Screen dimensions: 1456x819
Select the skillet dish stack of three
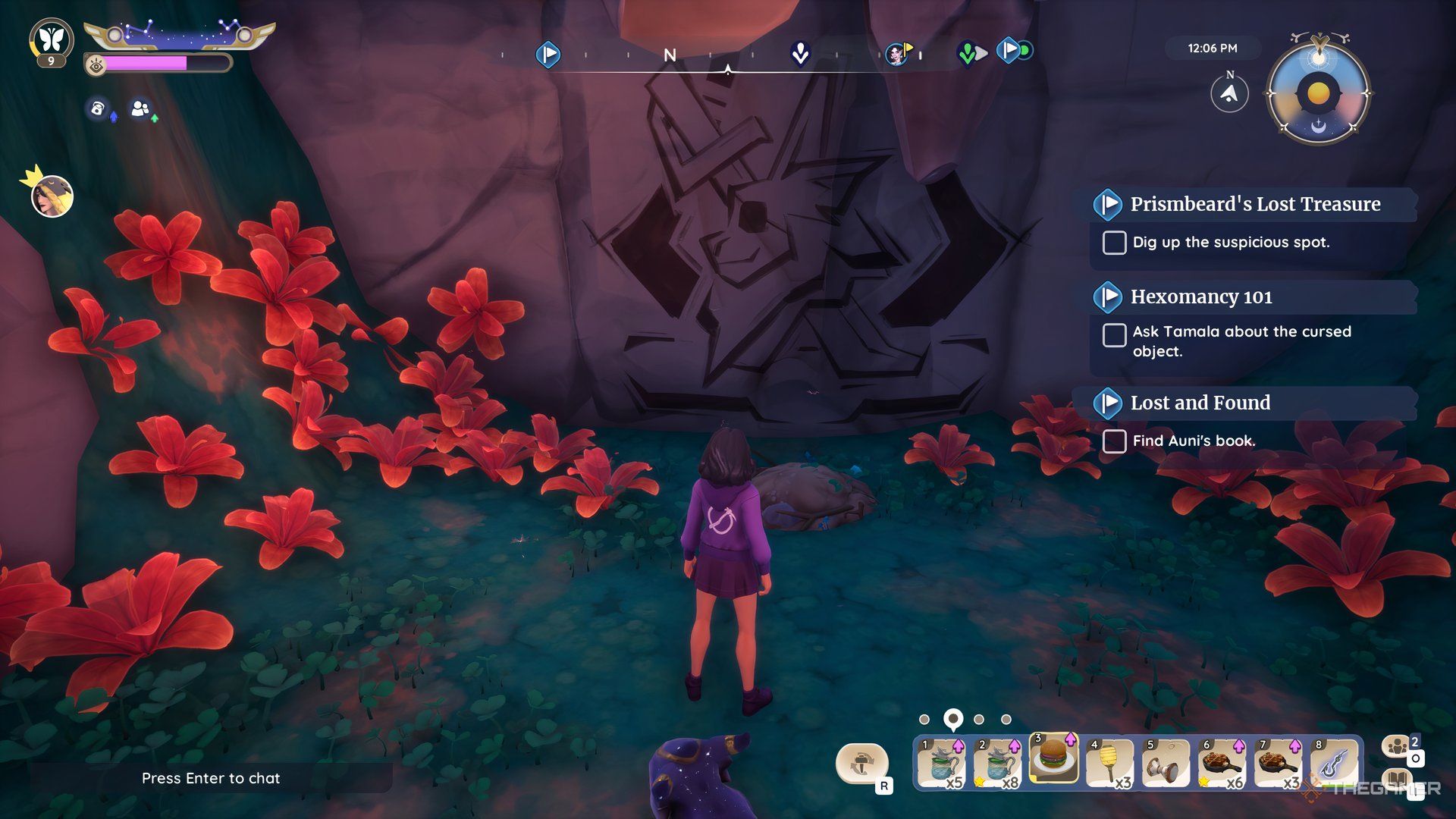1277,764
